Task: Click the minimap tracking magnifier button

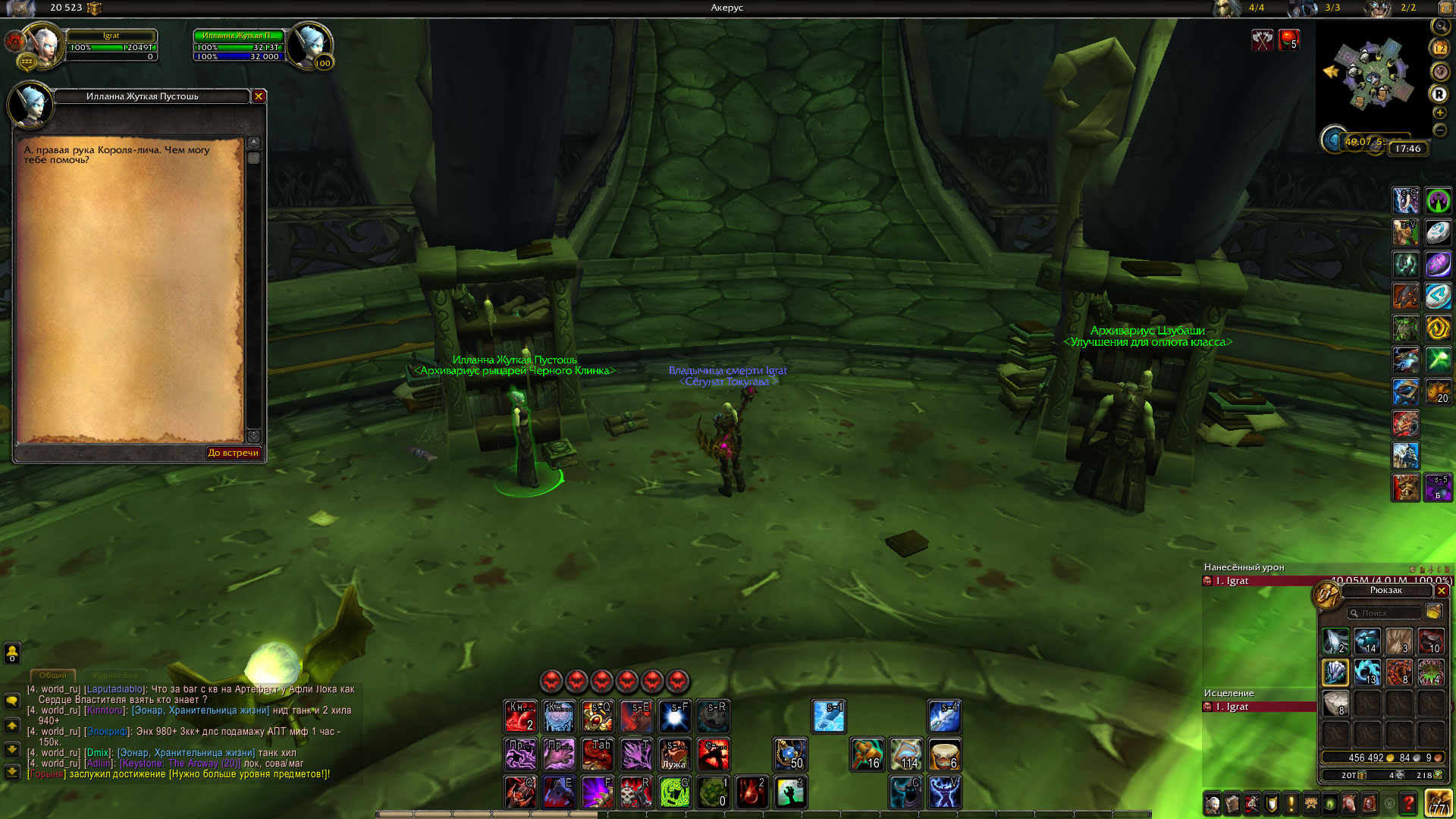Action: point(1439,27)
